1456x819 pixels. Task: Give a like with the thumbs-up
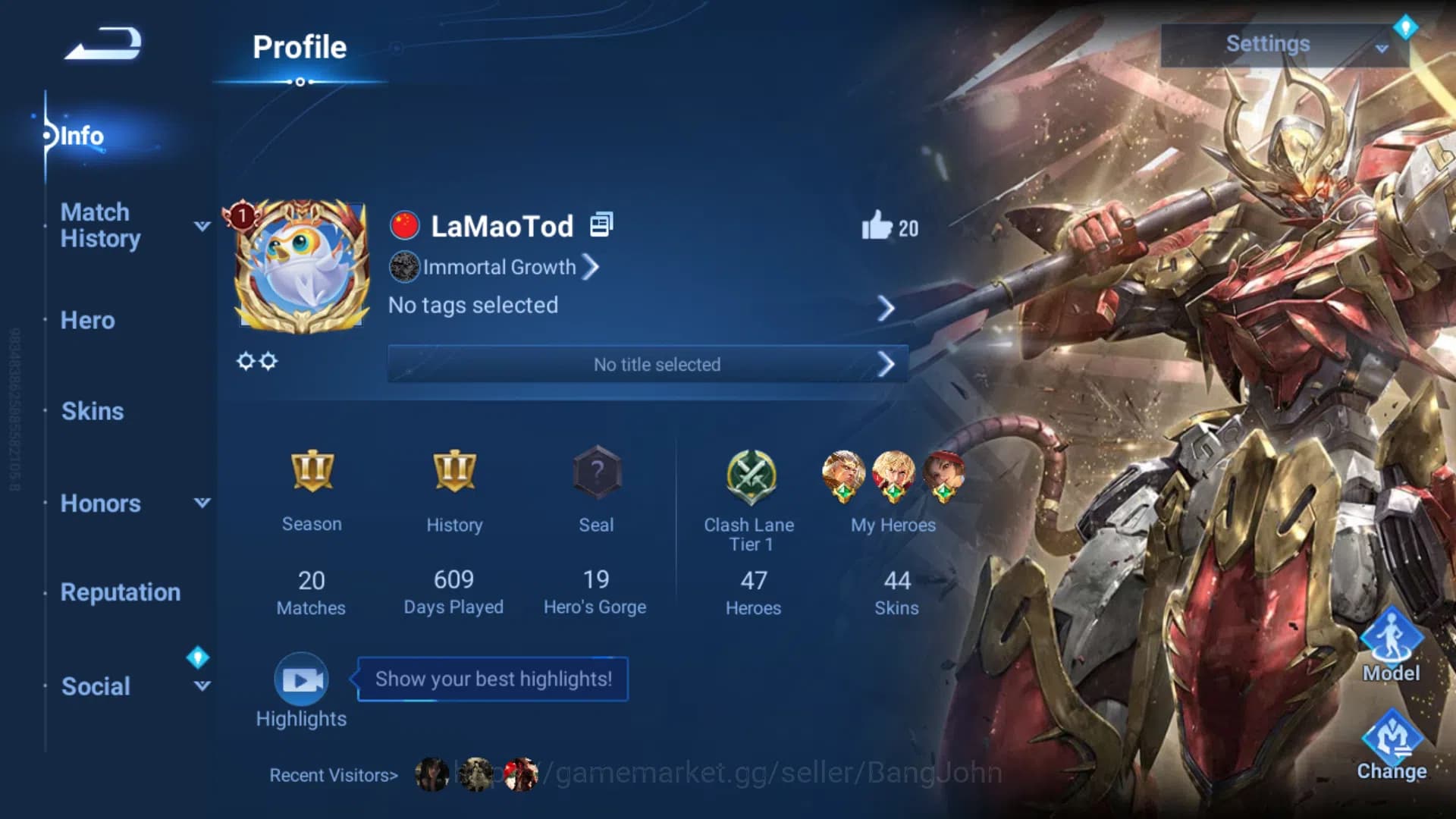(x=878, y=225)
